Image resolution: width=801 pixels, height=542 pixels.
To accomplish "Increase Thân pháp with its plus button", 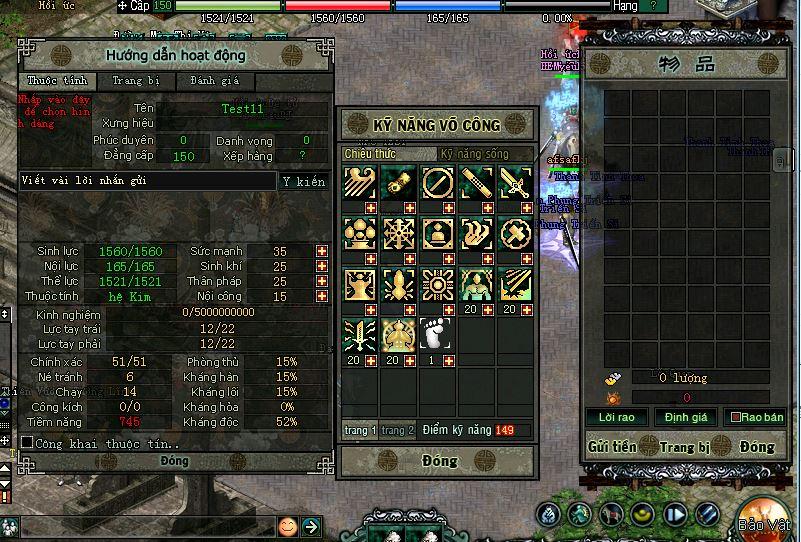I will tap(322, 281).
